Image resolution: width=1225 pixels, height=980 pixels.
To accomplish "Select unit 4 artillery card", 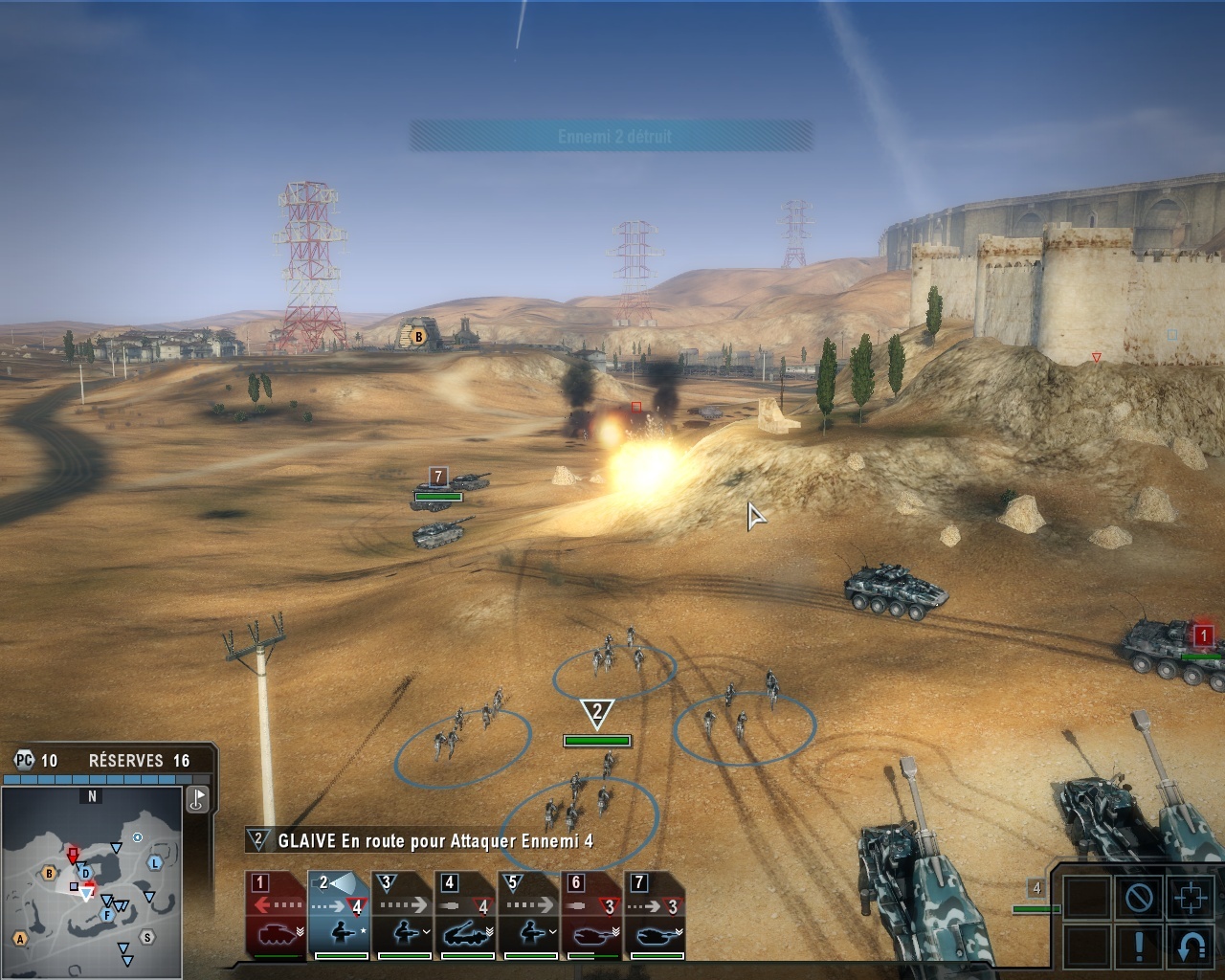I will click(x=465, y=915).
